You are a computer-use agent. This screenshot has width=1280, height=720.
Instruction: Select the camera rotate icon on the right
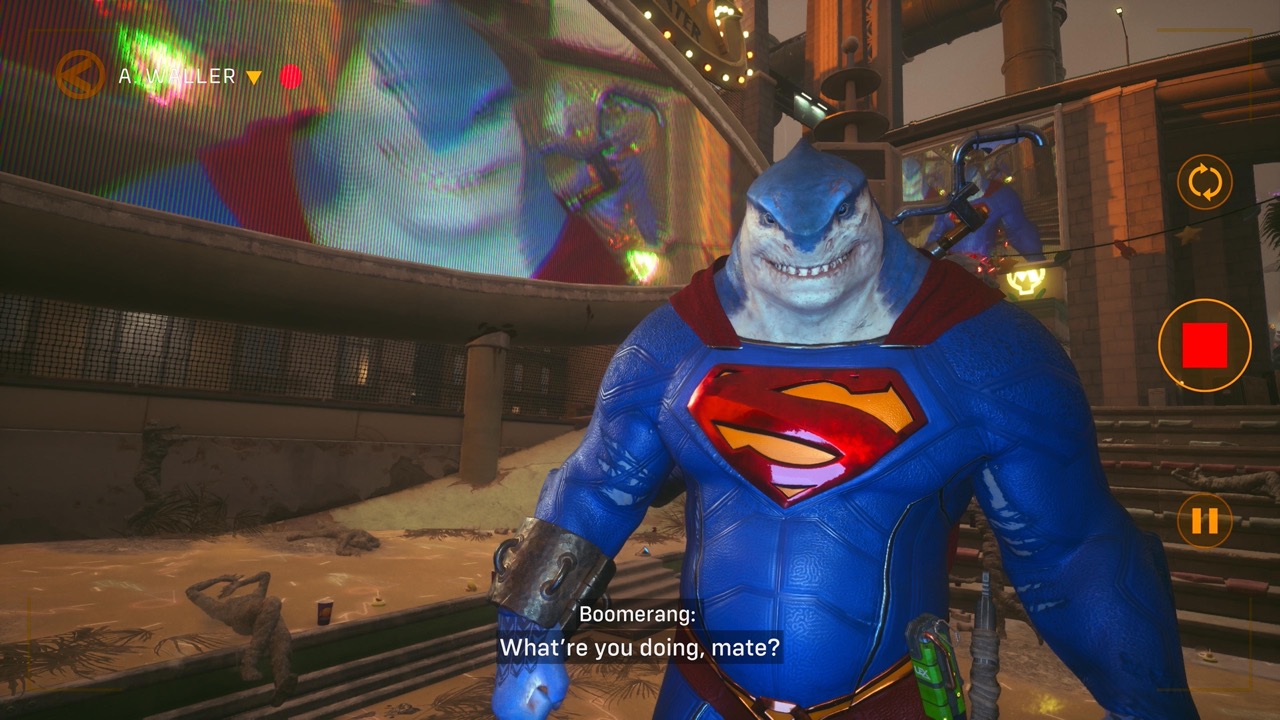tap(1205, 183)
